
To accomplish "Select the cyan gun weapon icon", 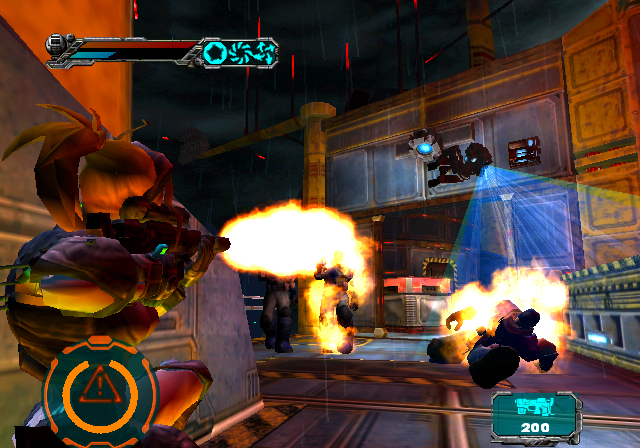I will (535, 406).
